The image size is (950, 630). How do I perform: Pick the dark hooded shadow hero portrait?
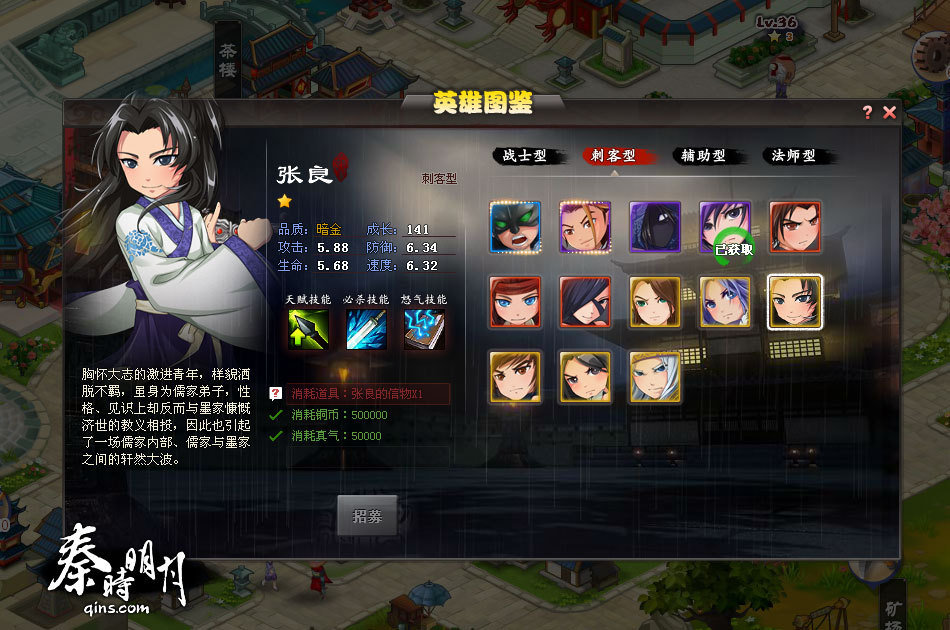(x=655, y=227)
